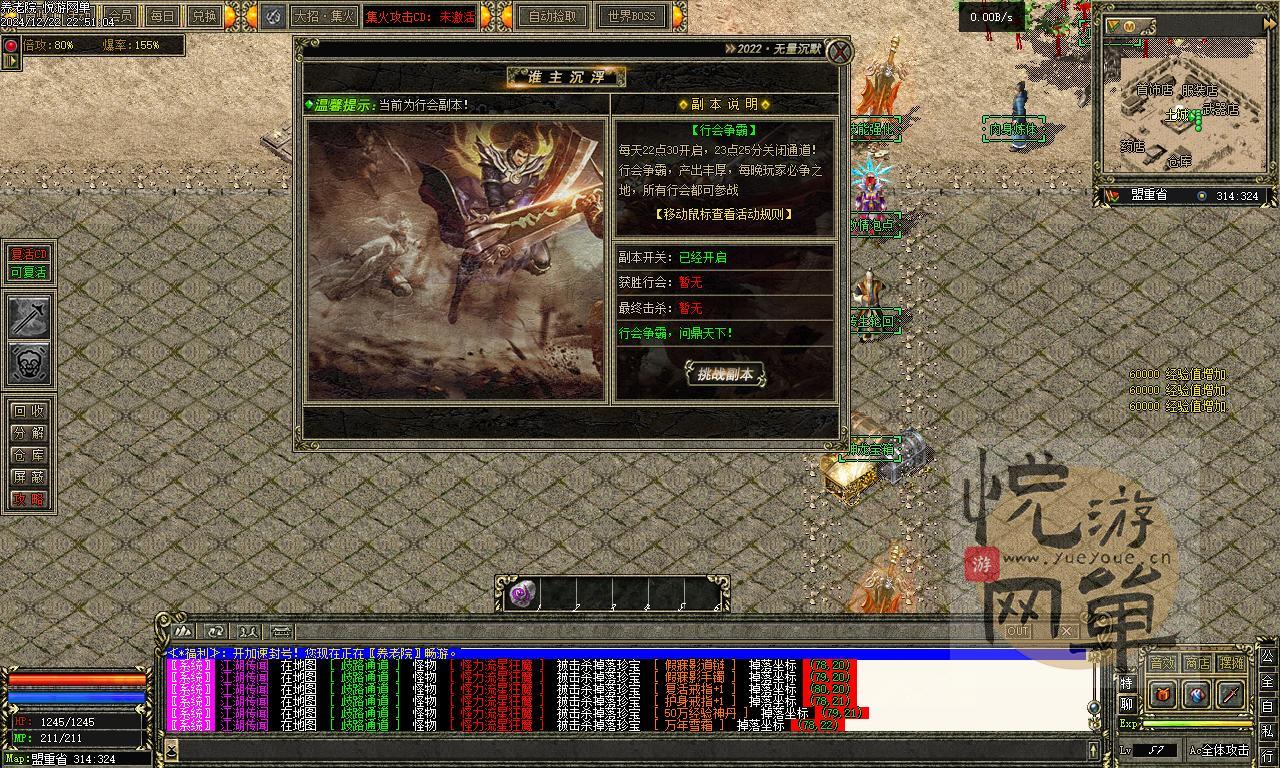
Task: Toggle 自动捡取 auto pickup
Action: point(553,16)
